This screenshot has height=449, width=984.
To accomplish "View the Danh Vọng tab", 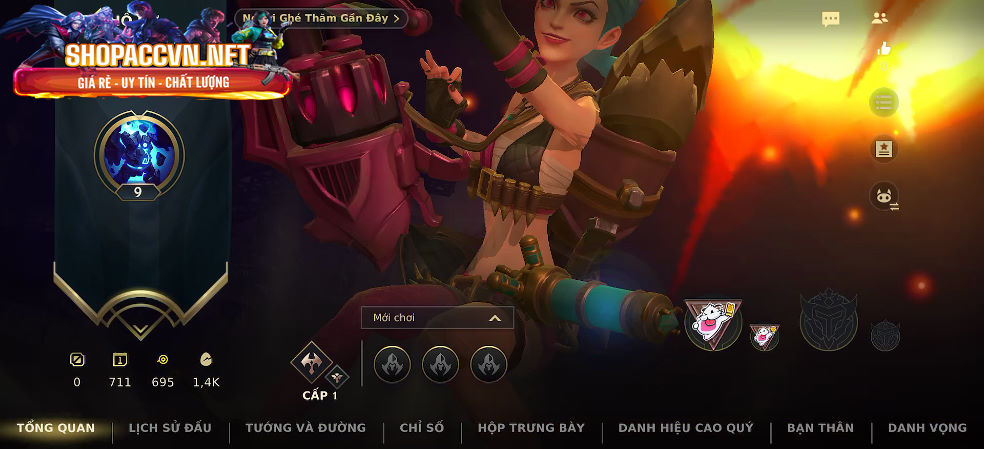I will (x=927, y=428).
